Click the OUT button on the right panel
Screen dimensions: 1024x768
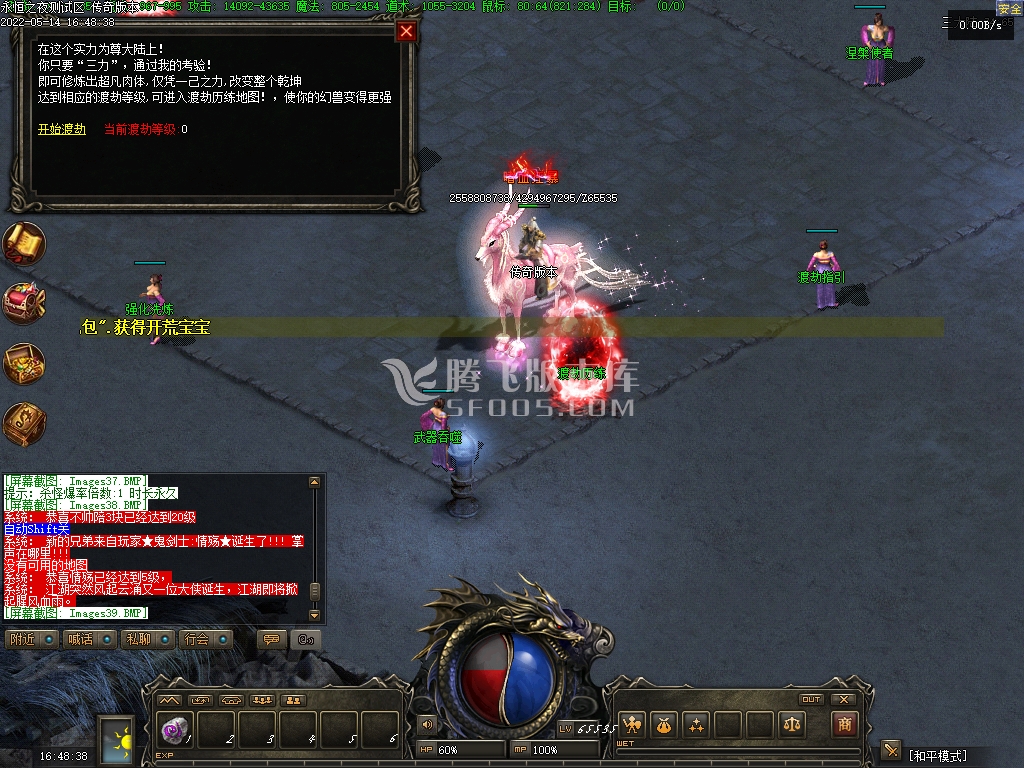click(811, 699)
